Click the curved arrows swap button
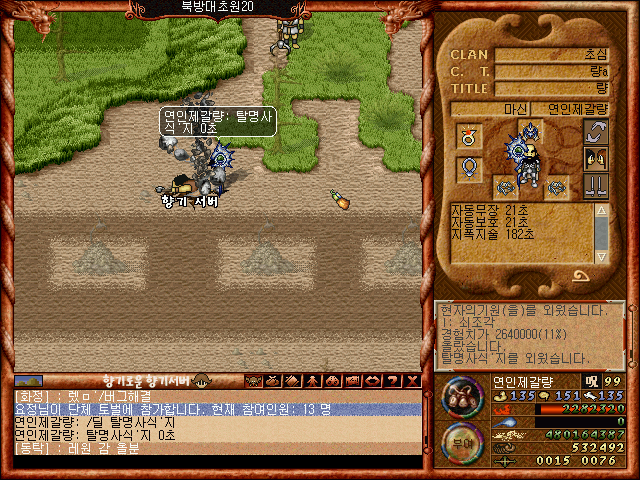This screenshot has height=480, width=640. 596,132
